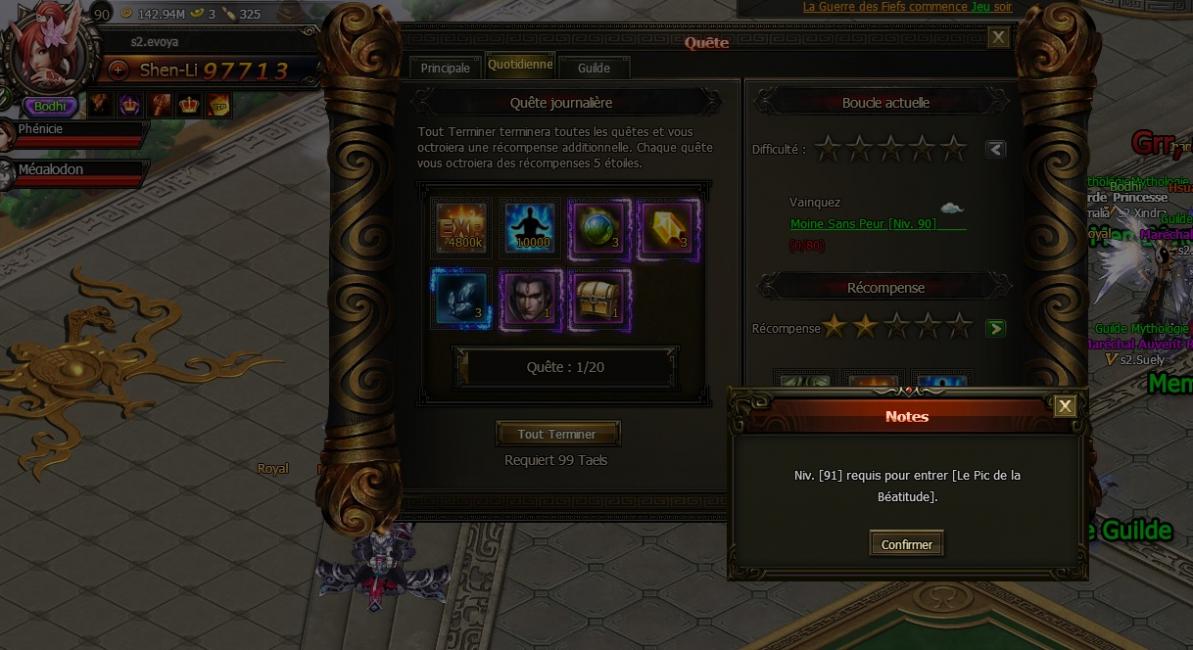The image size is (1193, 650).
Task: Click the grey arrow beside Difficulté stars
Action: (994, 149)
